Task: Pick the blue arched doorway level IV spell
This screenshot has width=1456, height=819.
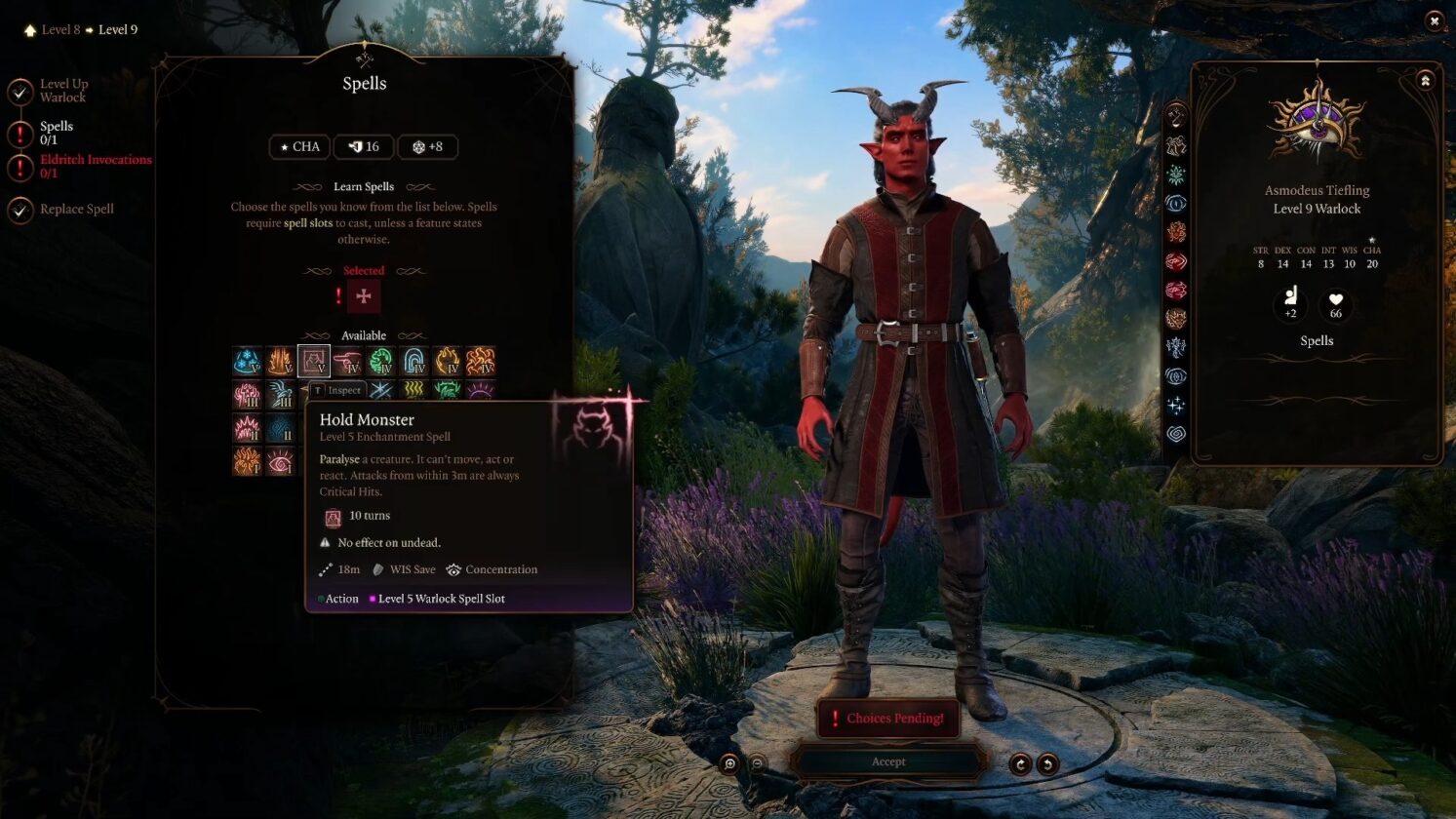Action: coord(413,362)
